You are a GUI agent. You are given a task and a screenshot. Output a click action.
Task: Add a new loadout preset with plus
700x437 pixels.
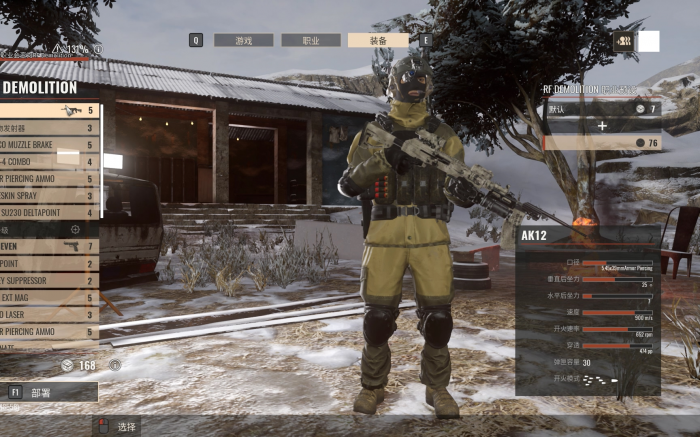pos(602,126)
